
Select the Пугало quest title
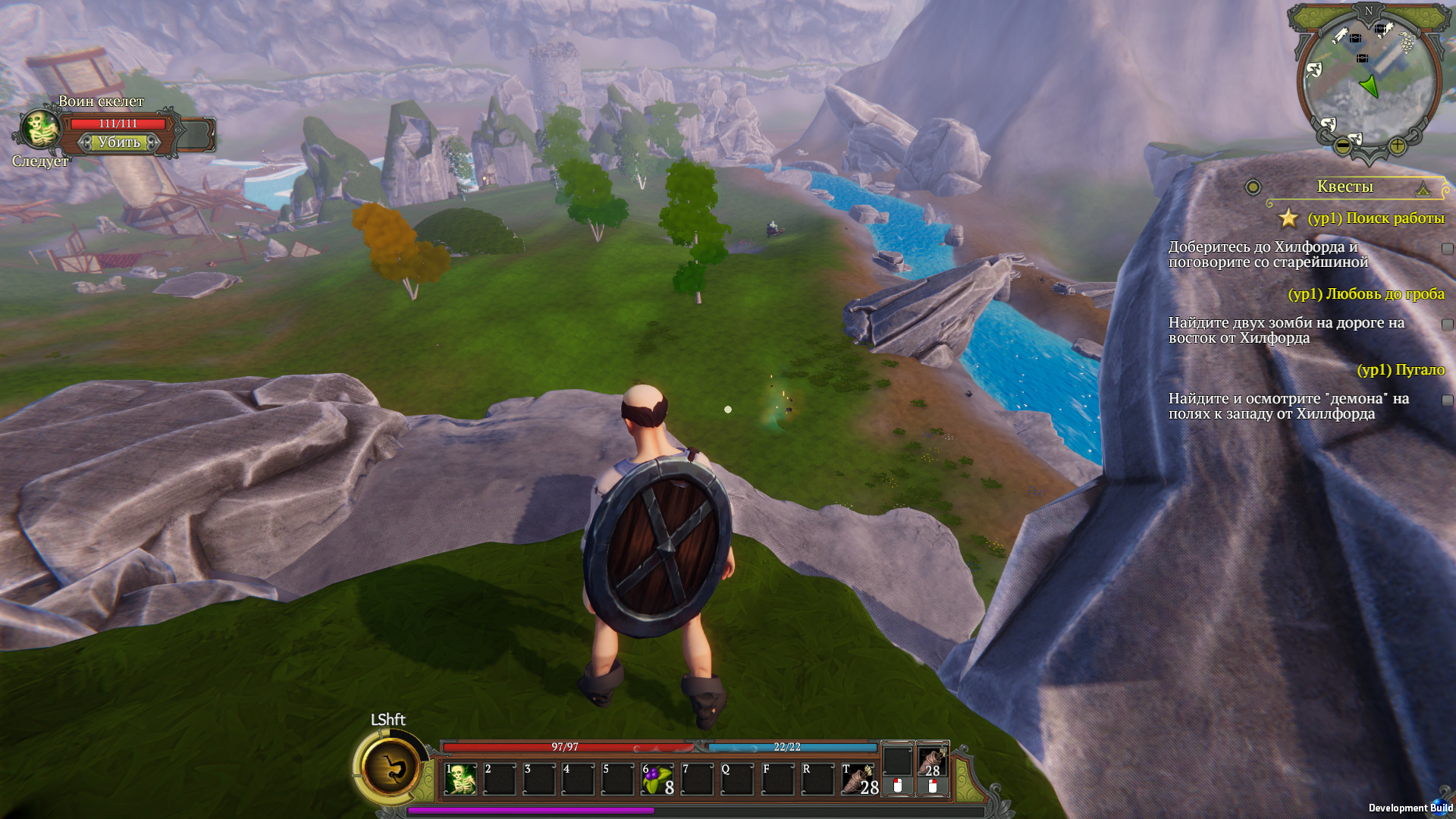tap(1401, 370)
